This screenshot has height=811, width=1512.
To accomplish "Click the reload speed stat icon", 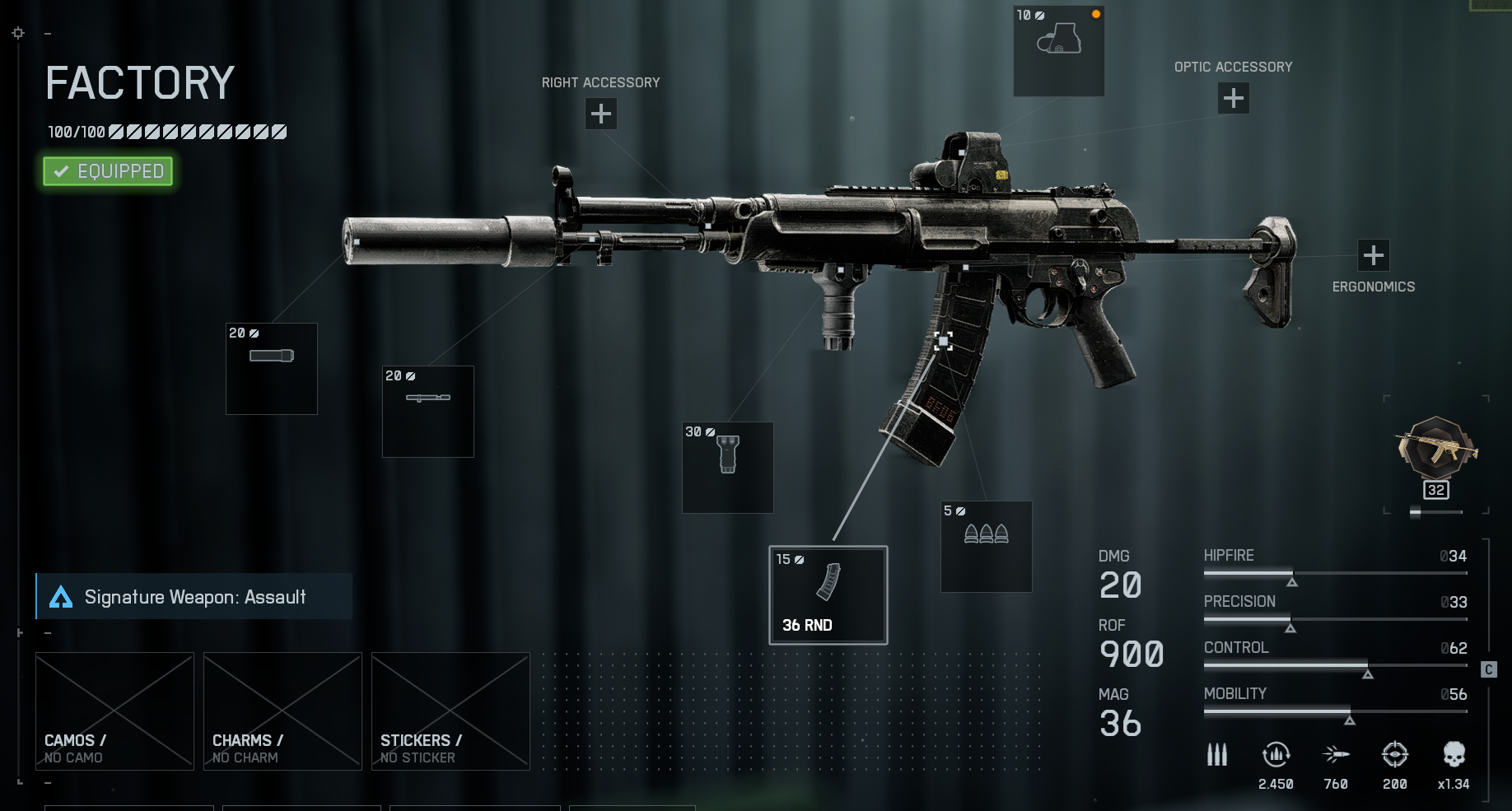I will click(1276, 755).
